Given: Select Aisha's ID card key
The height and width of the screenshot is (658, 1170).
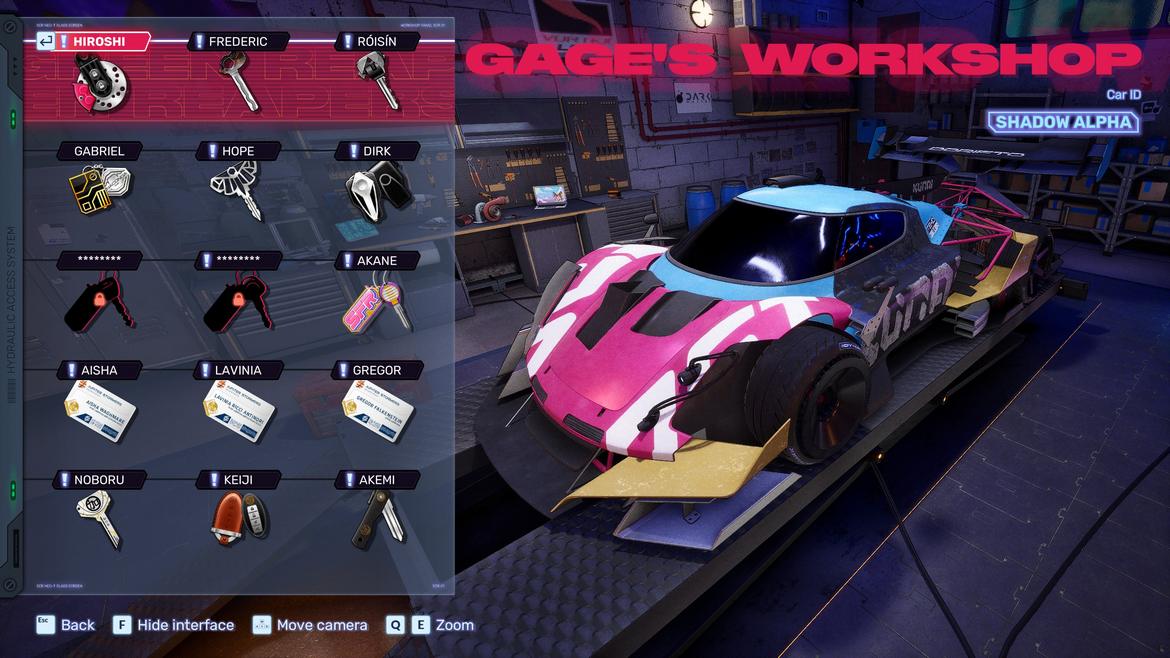Looking at the screenshot, I should pos(99,408).
